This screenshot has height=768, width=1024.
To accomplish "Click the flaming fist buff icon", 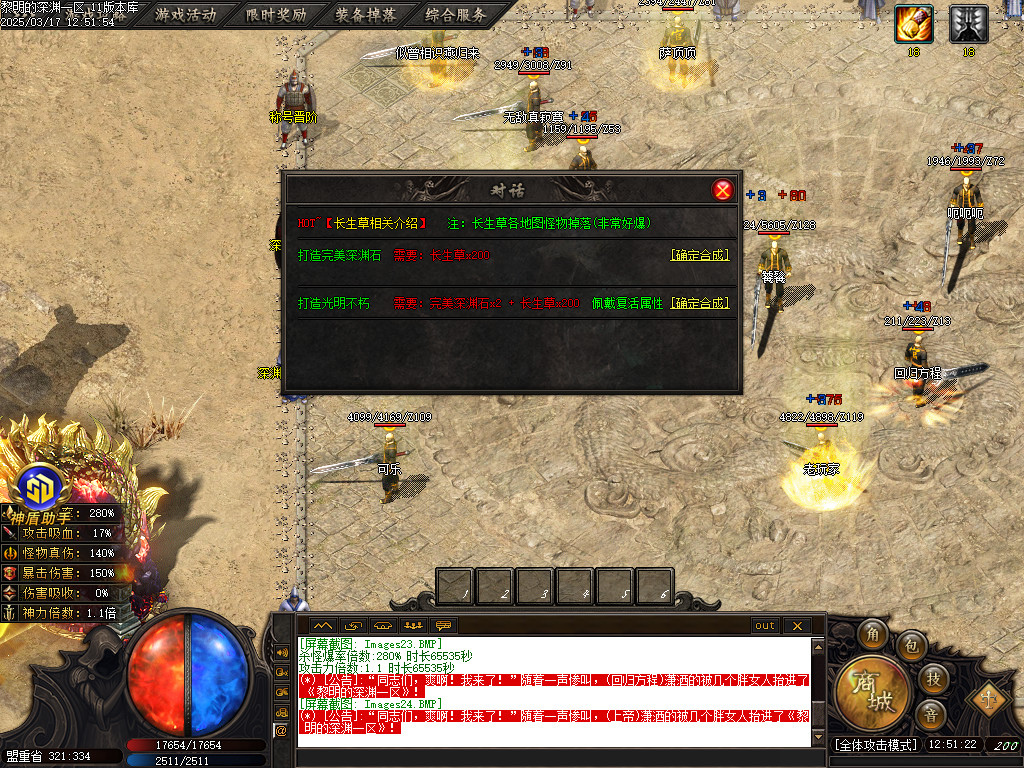I will (913, 23).
